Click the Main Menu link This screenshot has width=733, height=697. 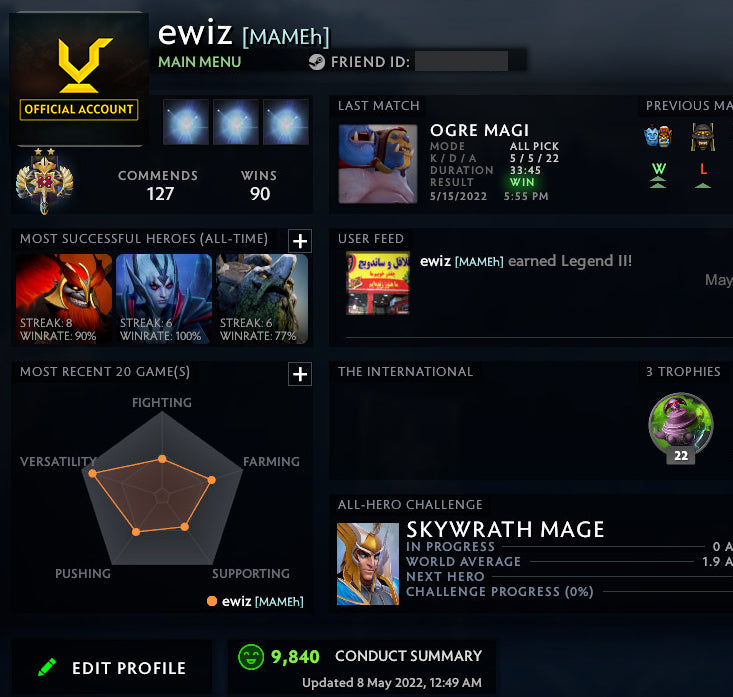(x=199, y=62)
